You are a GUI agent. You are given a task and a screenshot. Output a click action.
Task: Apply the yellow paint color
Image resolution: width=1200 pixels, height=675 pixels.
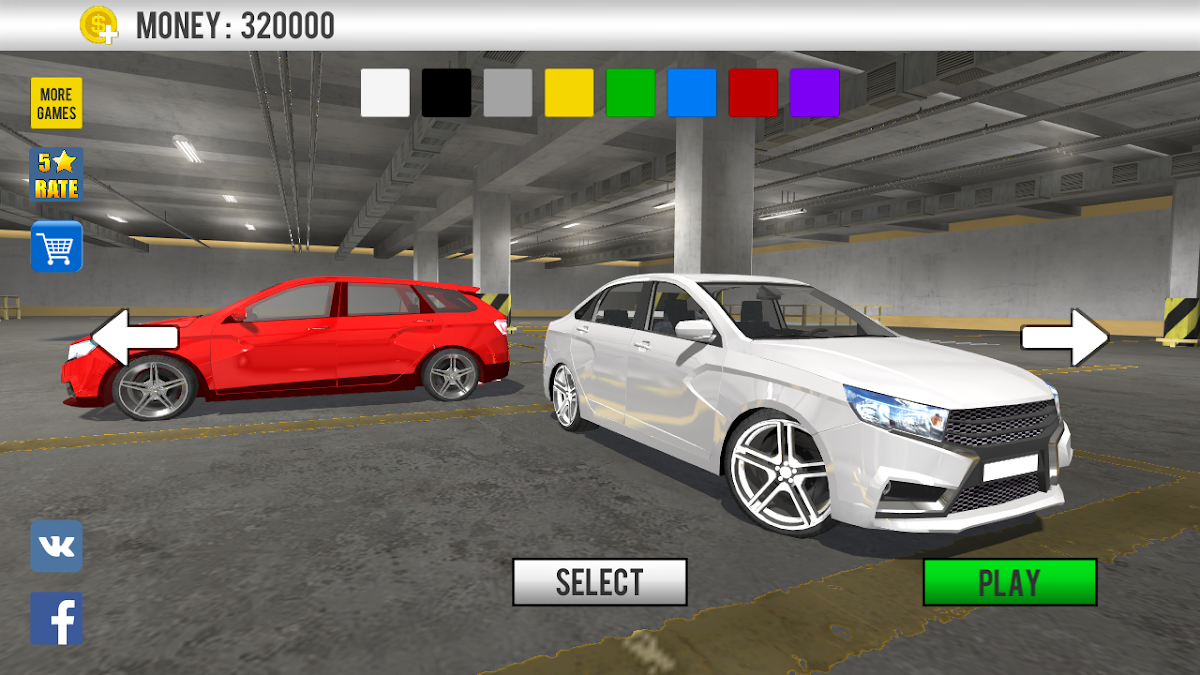[x=569, y=93]
